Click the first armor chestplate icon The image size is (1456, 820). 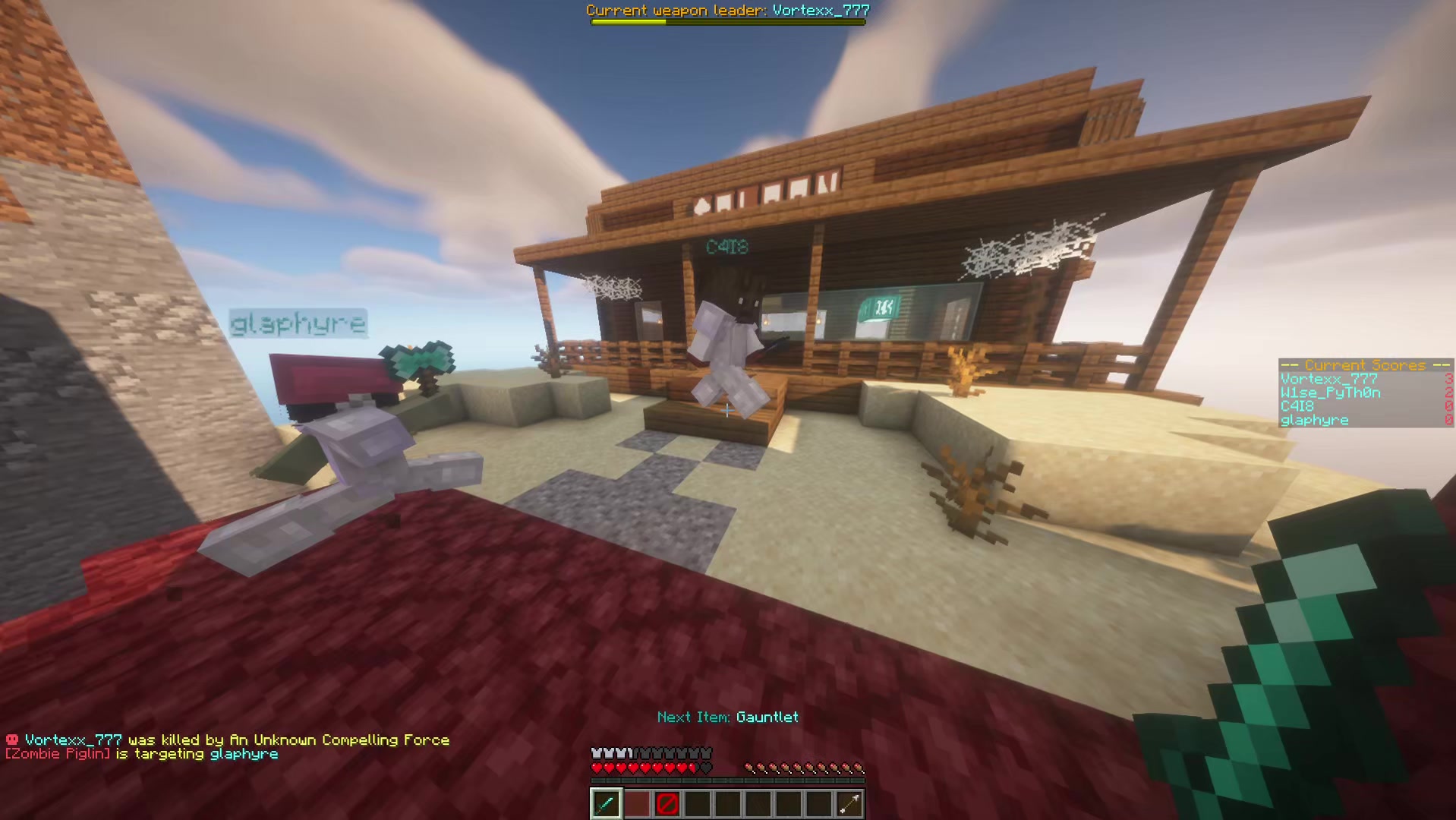[x=596, y=753]
